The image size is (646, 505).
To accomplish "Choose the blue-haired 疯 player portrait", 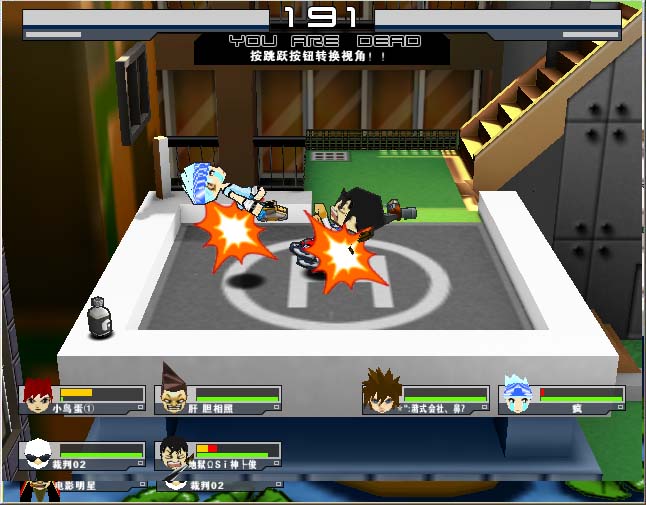I will (516, 396).
